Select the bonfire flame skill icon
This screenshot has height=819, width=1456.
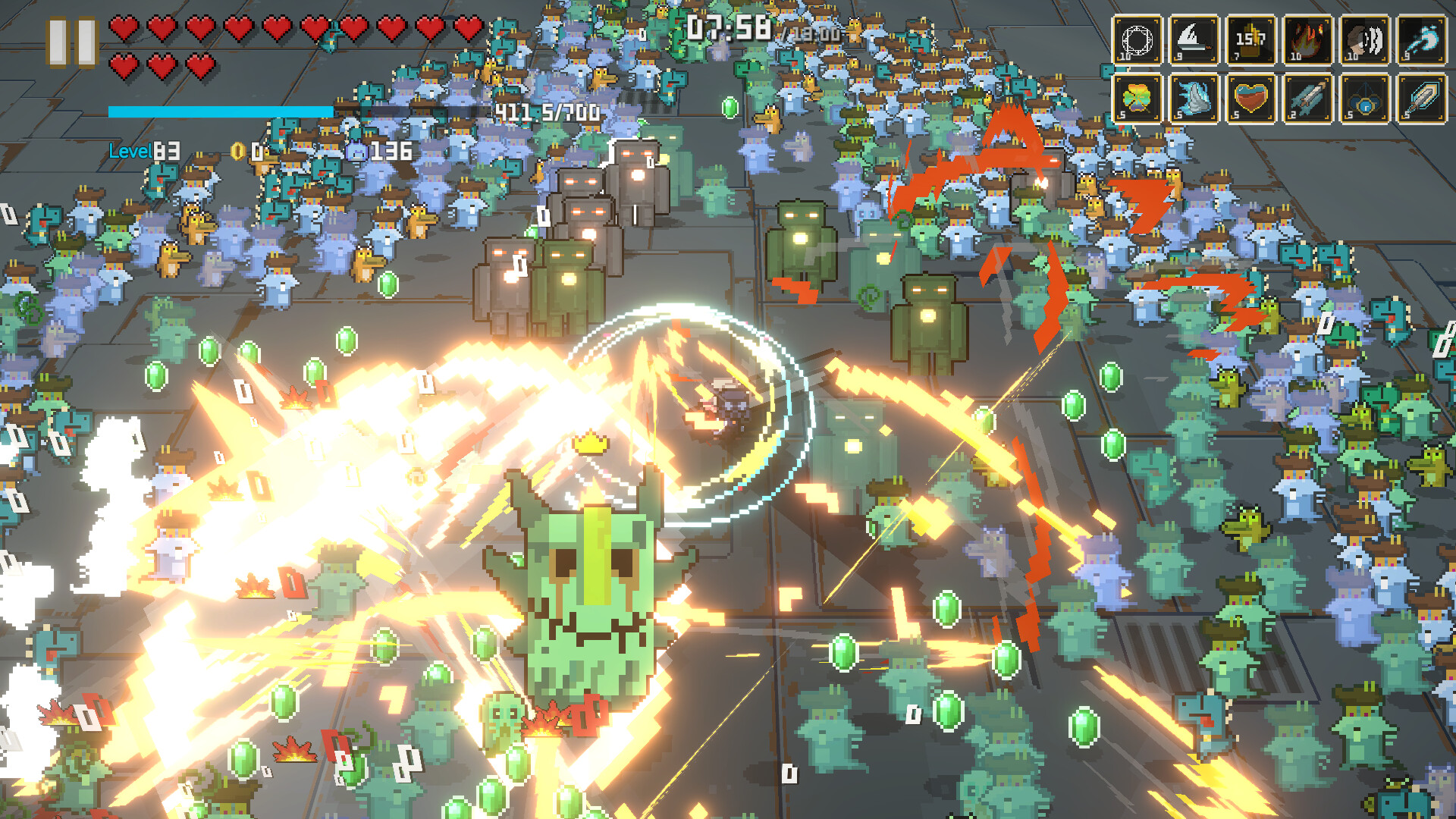pos(1310,39)
